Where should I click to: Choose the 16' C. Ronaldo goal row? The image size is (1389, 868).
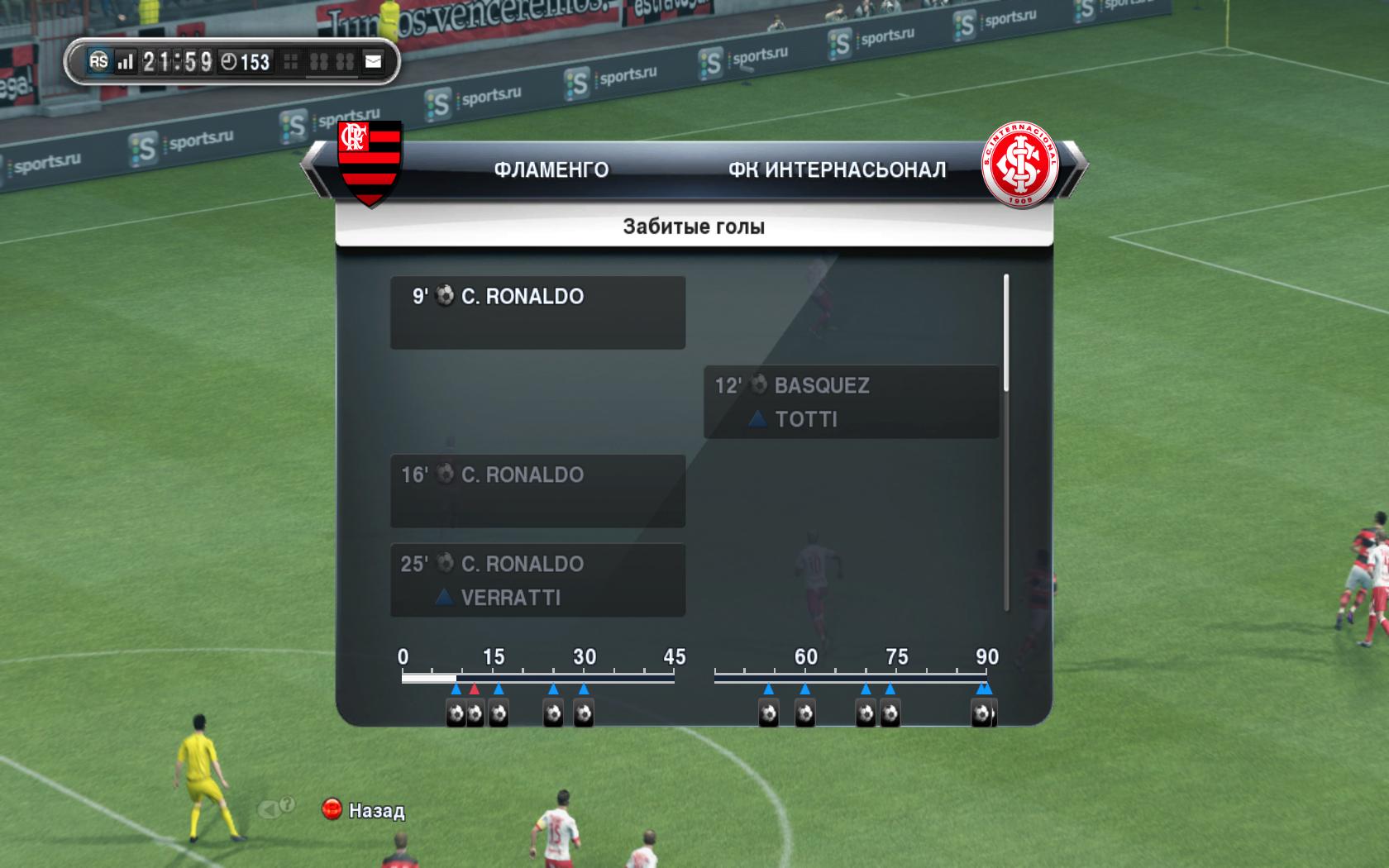[537, 490]
